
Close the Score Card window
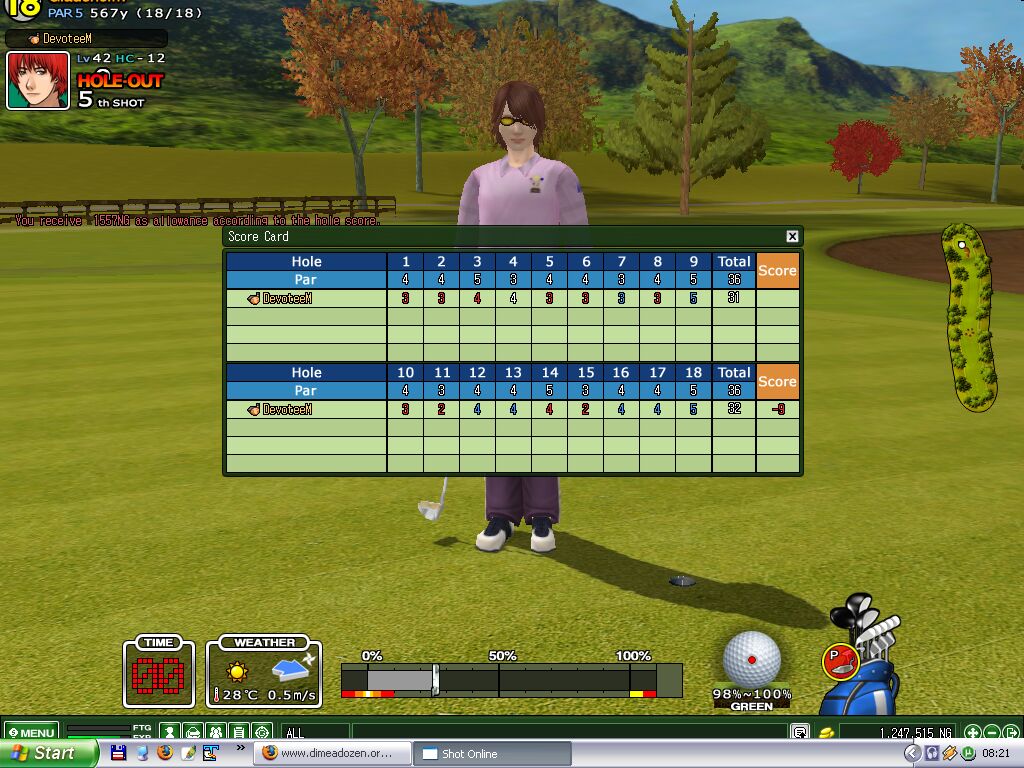tap(792, 236)
